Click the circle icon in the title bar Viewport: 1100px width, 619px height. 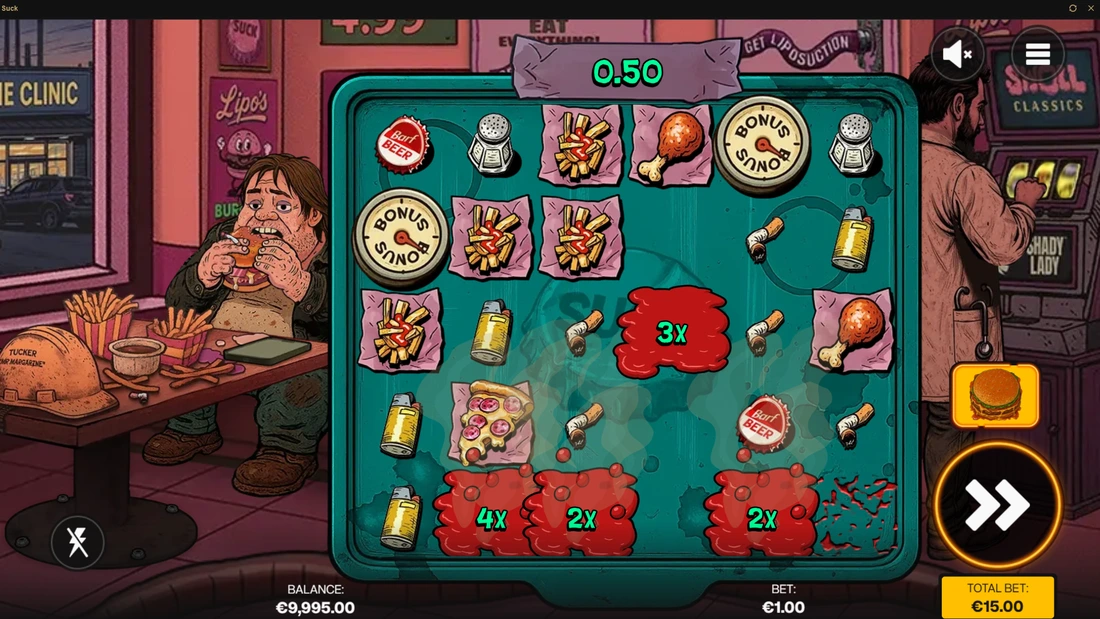click(x=1073, y=8)
